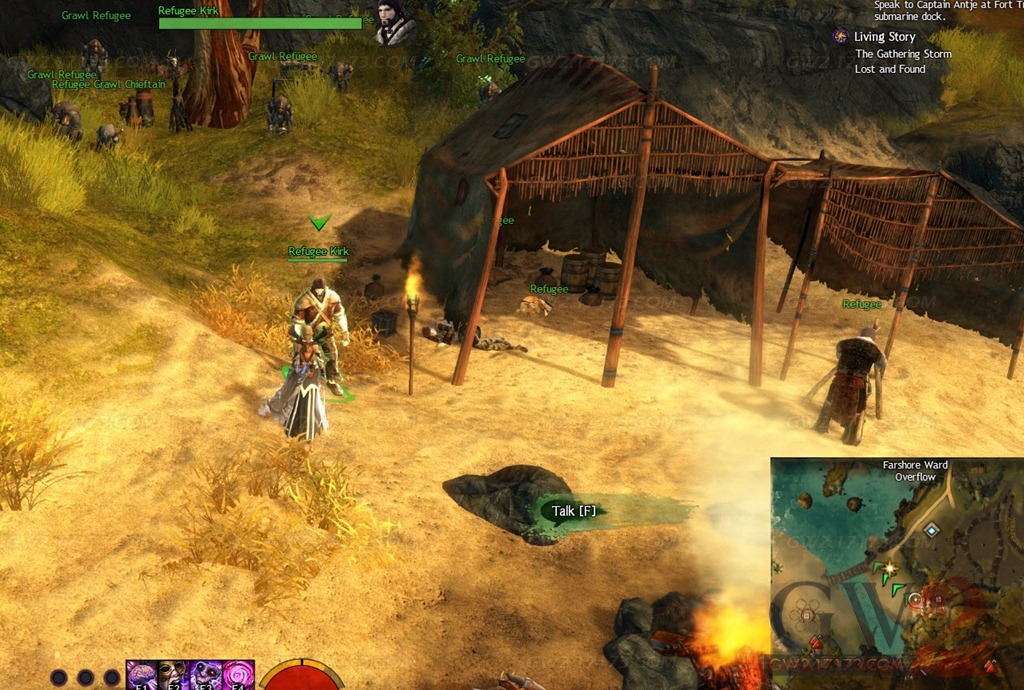Click Refugee Kirk's target portrait
This screenshot has width=1024, height=690.
(x=395, y=23)
